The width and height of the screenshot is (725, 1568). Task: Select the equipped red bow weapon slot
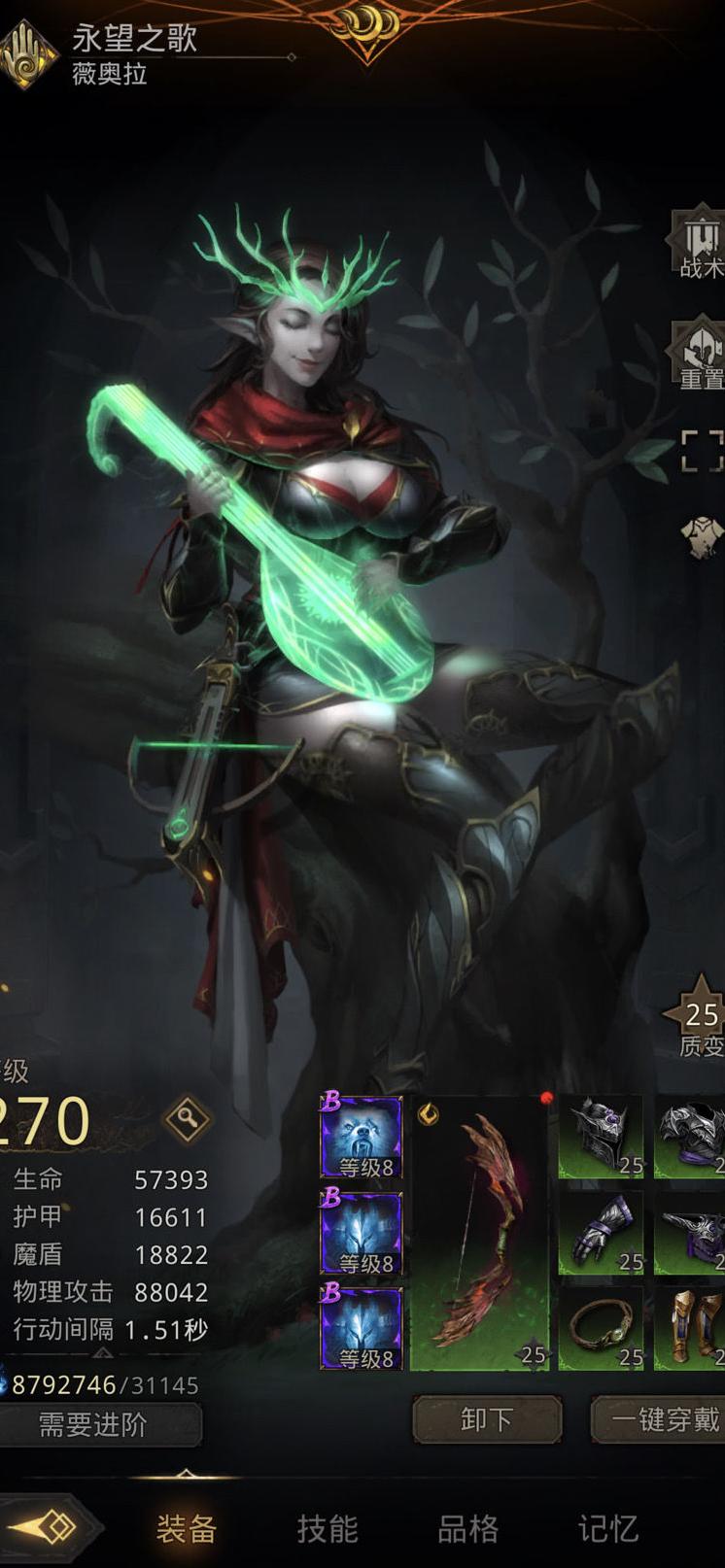[482, 1232]
